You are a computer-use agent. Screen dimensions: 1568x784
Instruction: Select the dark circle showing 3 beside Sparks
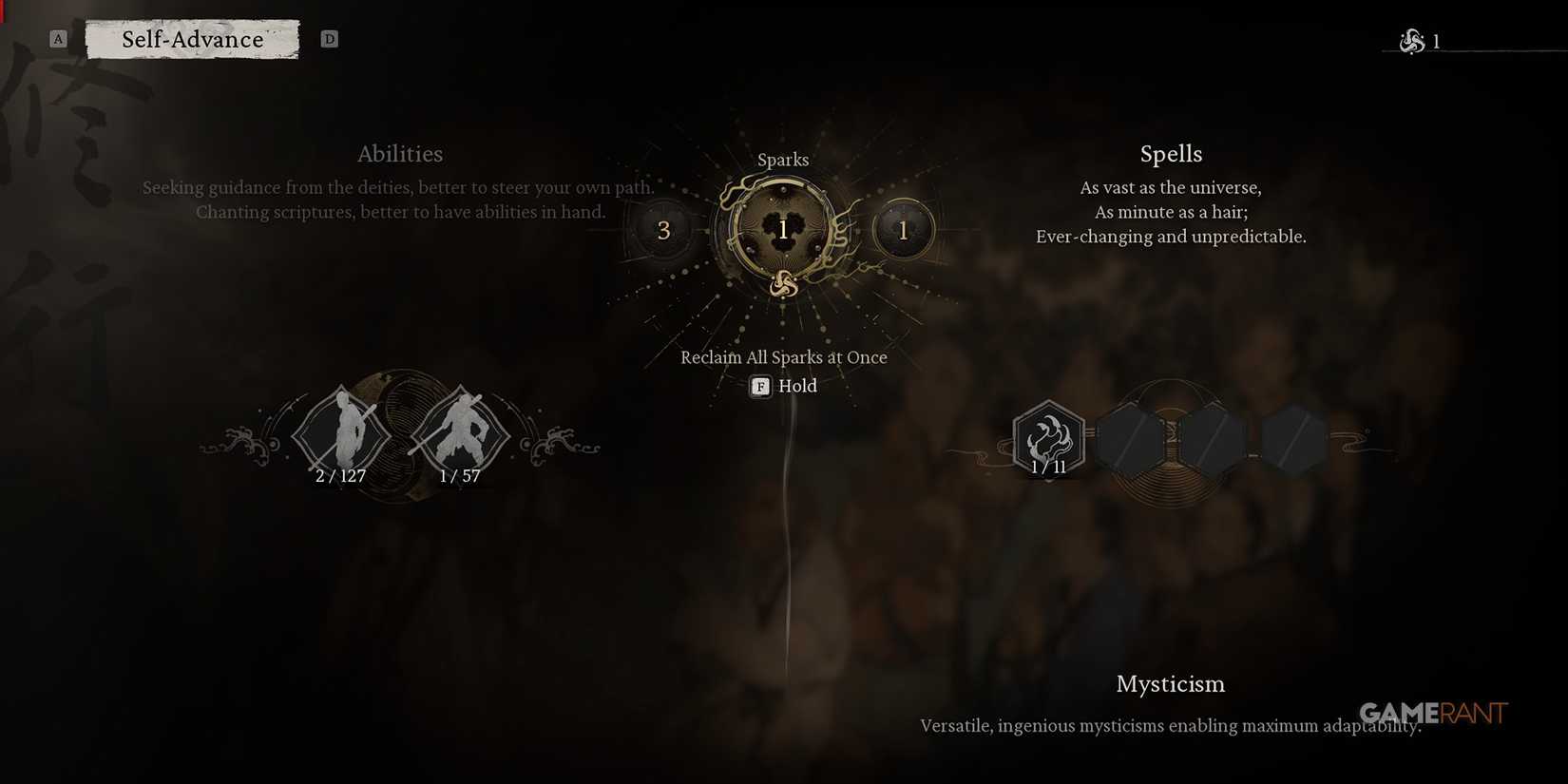coord(663,229)
